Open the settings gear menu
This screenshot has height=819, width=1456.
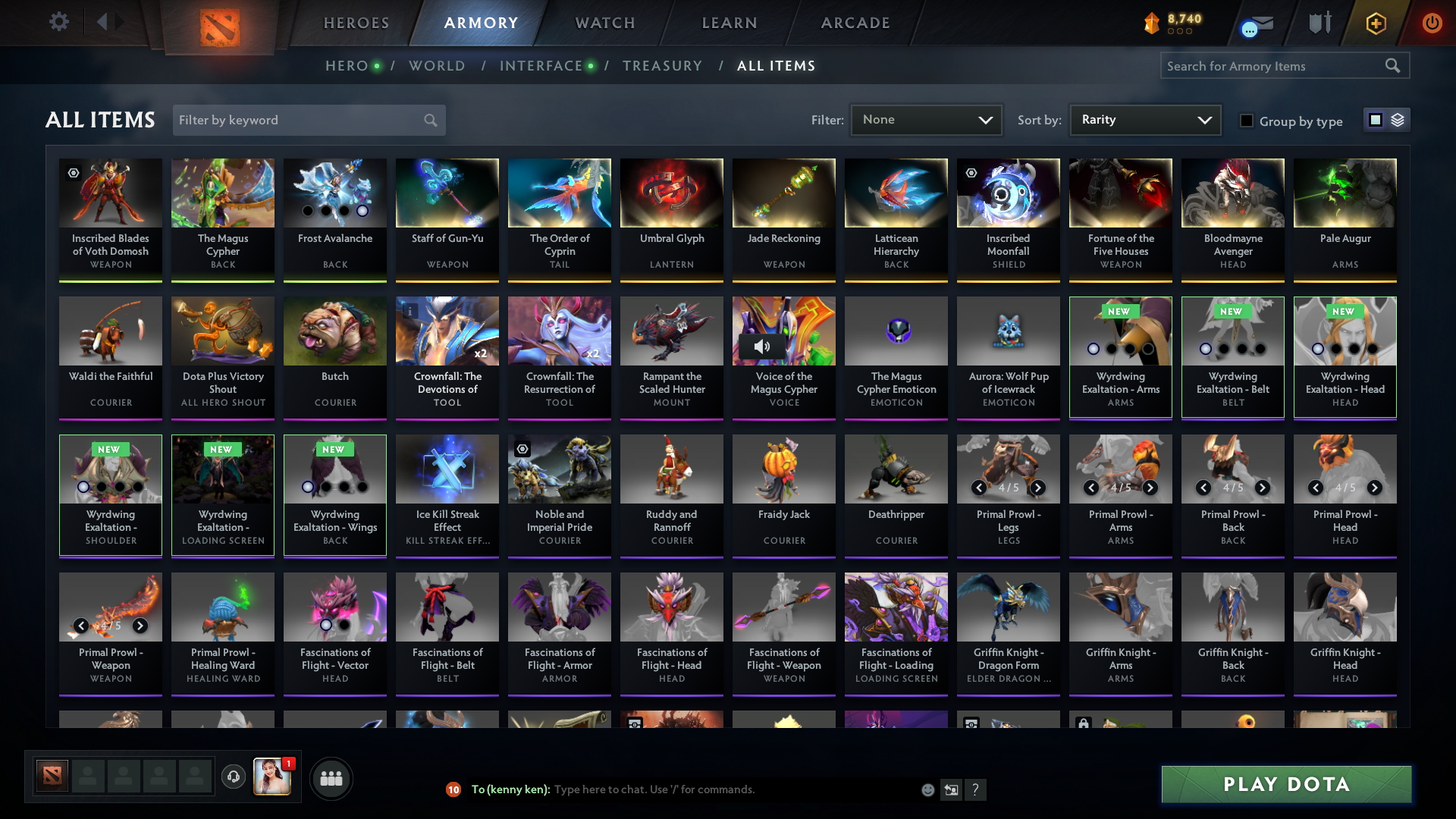59,23
